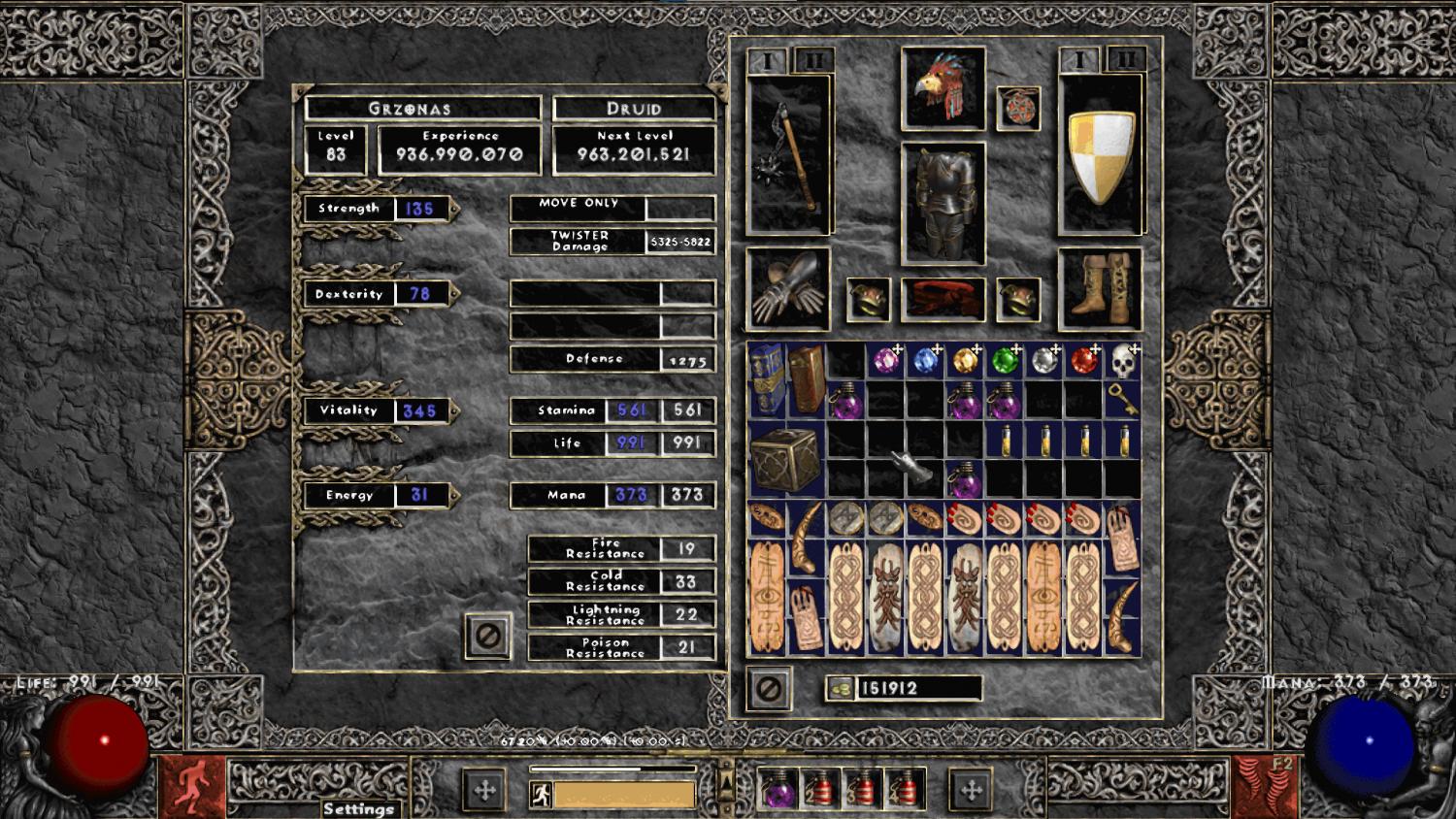1456x819 pixels.
Task: Pick up the skull gem
Action: tap(1123, 361)
